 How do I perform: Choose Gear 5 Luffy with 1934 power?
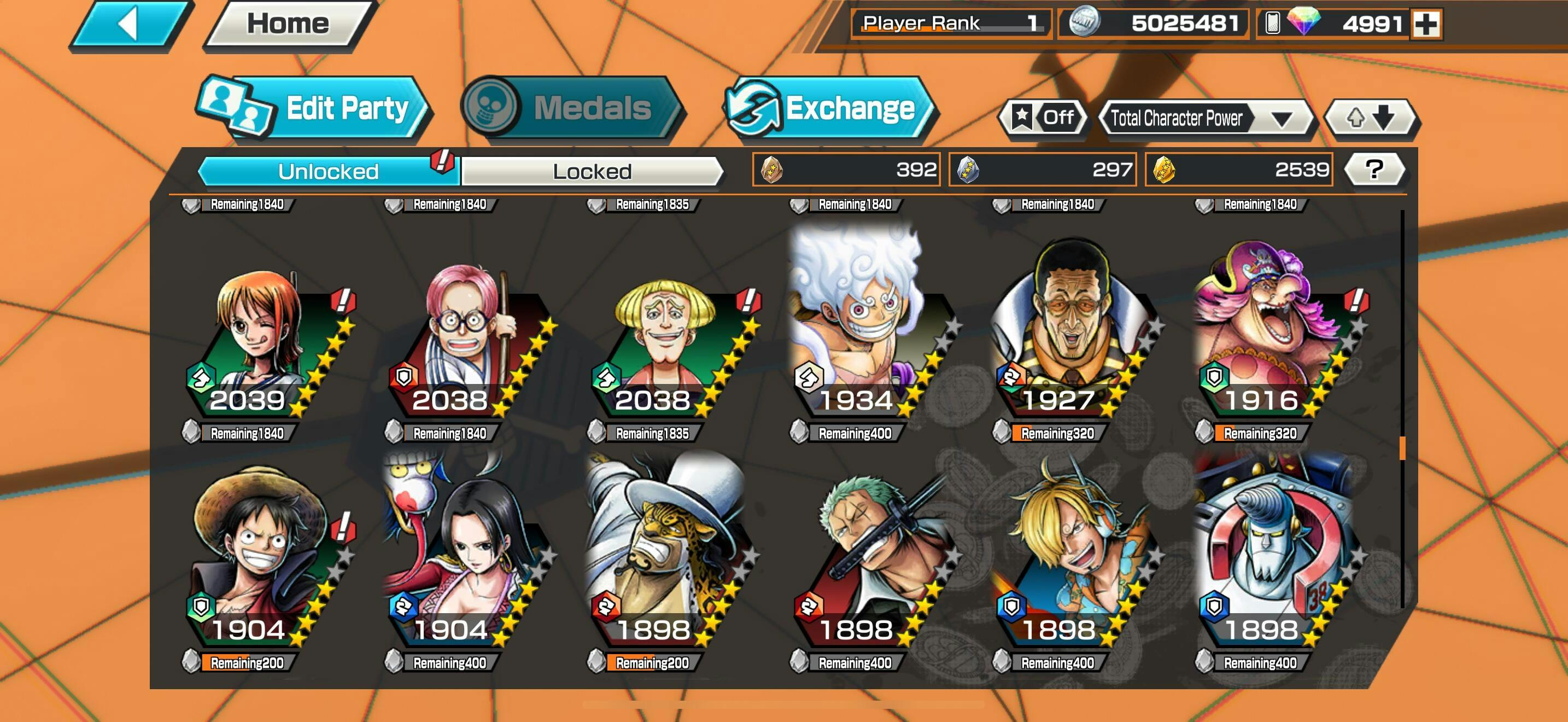(x=864, y=335)
